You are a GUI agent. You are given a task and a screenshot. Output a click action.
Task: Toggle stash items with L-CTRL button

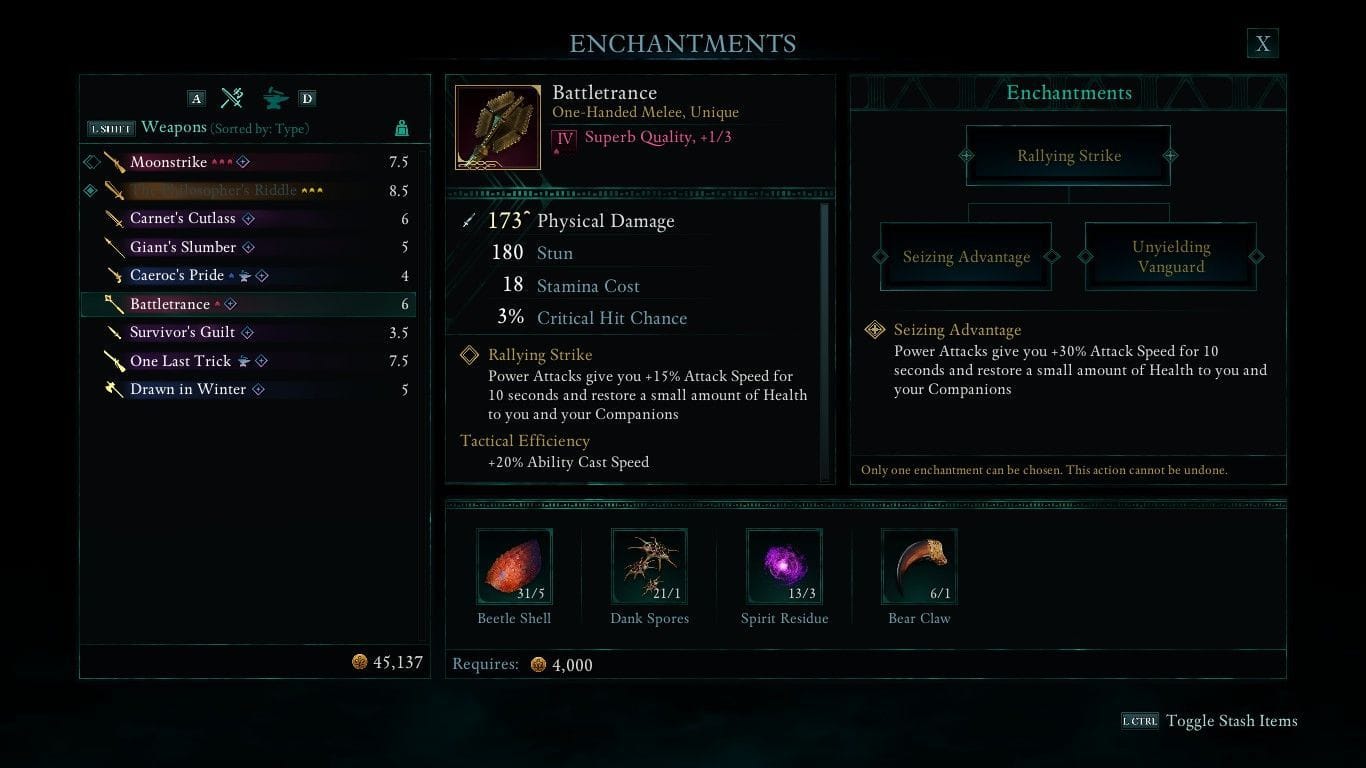click(x=1140, y=720)
